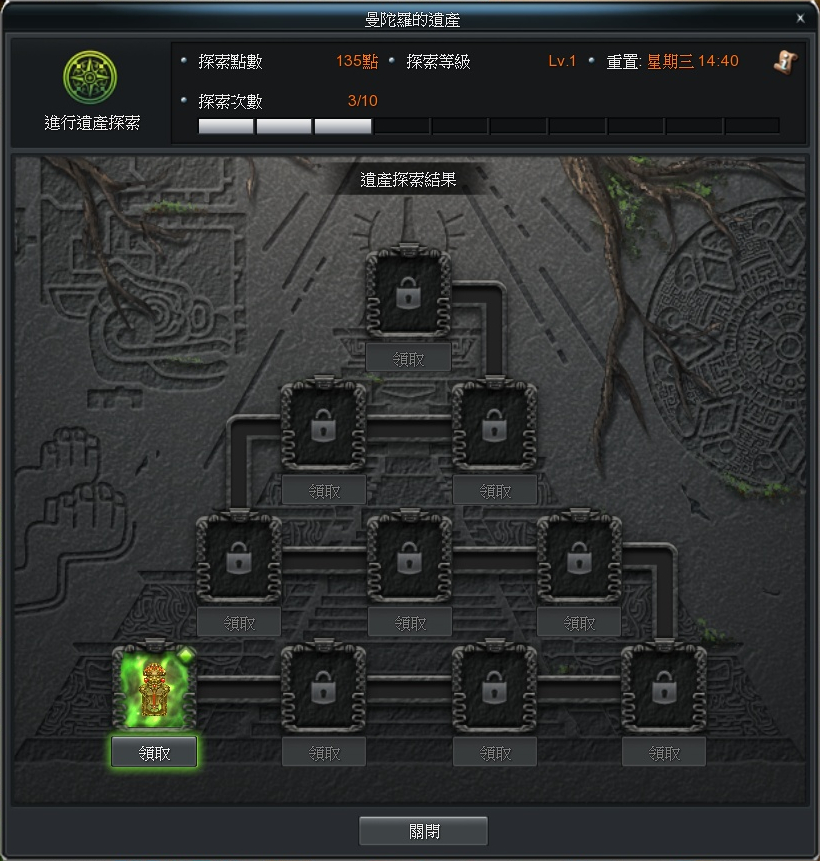Select the glowing green golden idol reward slot
Image resolution: width=820 pixels, height=861 pixels.
click(154, 689)
